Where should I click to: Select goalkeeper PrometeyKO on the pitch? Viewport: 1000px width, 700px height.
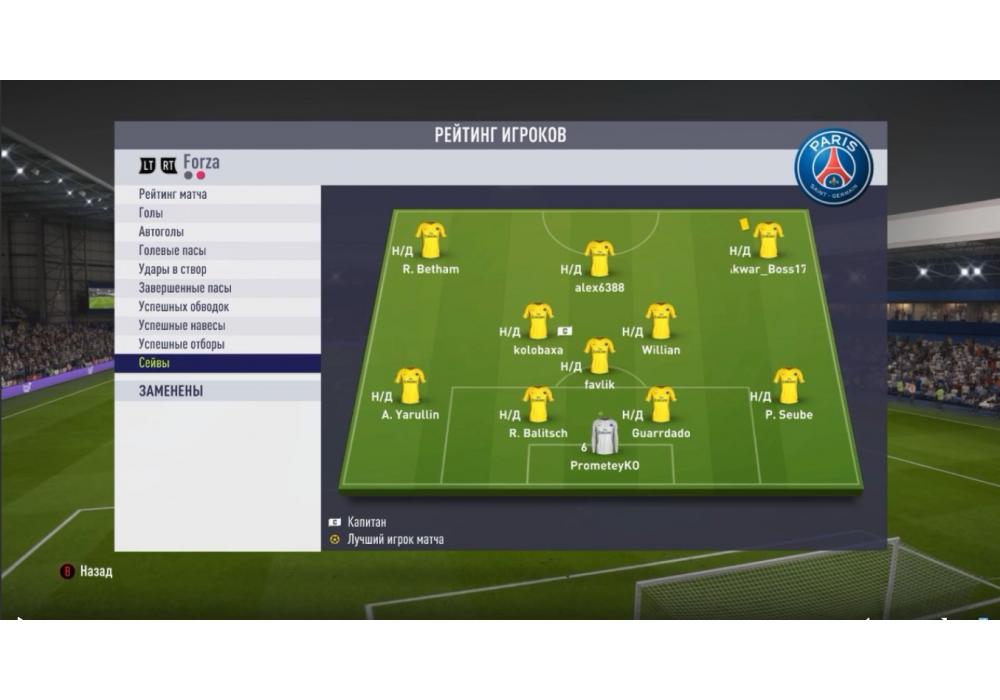coord(604,437)
